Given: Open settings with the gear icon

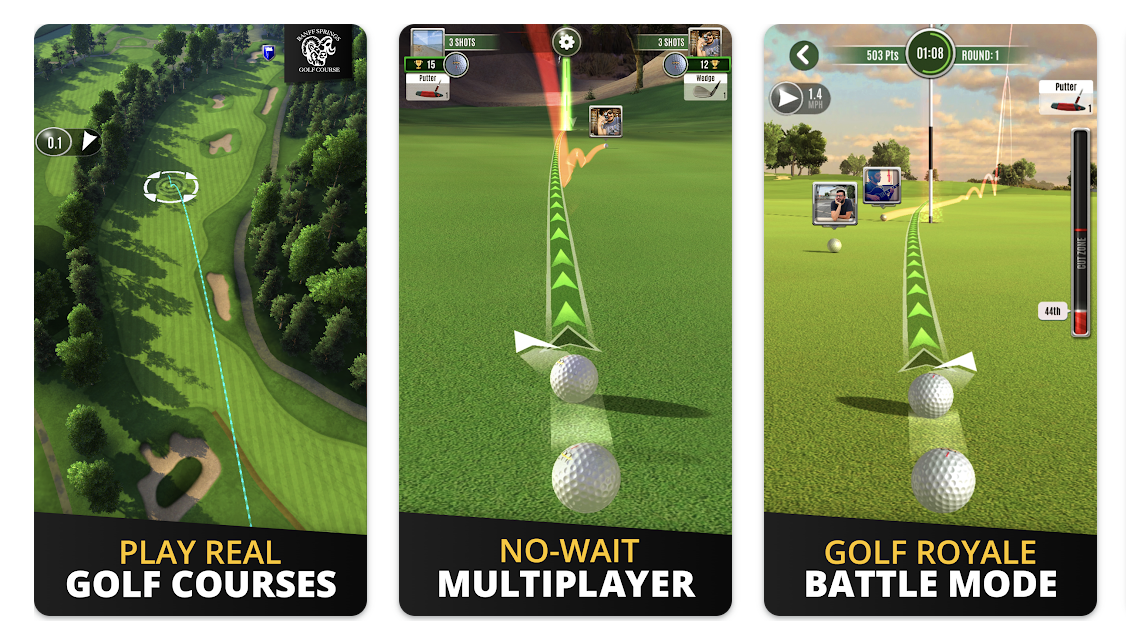Looking at the screenshot, I should click(567, 42).
